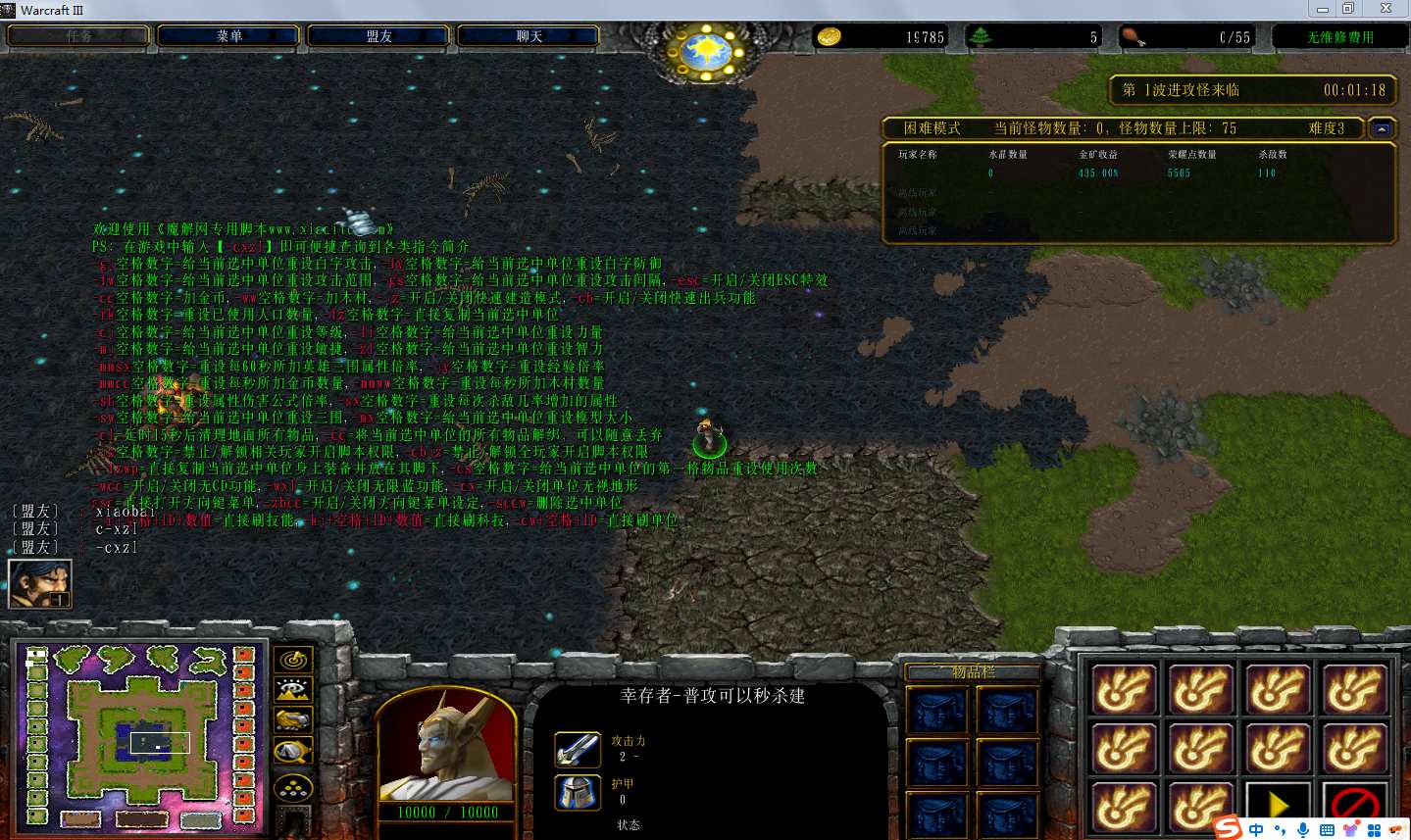Screen dimensions: 1411x840
Task: Collapse the multiboard with its arrow button
Action: (x=1382, y=128)
